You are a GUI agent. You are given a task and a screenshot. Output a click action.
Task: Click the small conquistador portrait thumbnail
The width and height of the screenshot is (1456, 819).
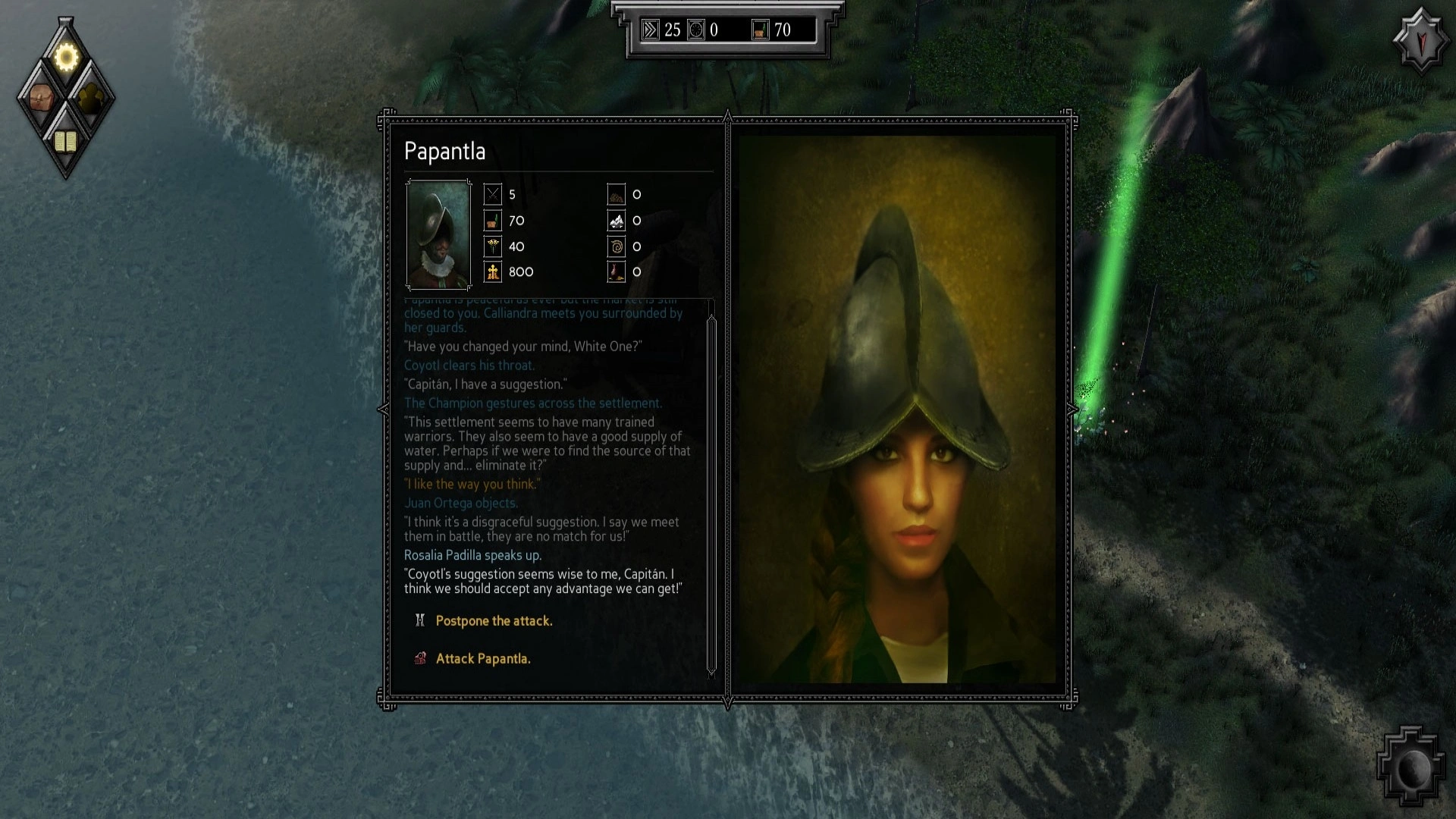pos(438,235)
